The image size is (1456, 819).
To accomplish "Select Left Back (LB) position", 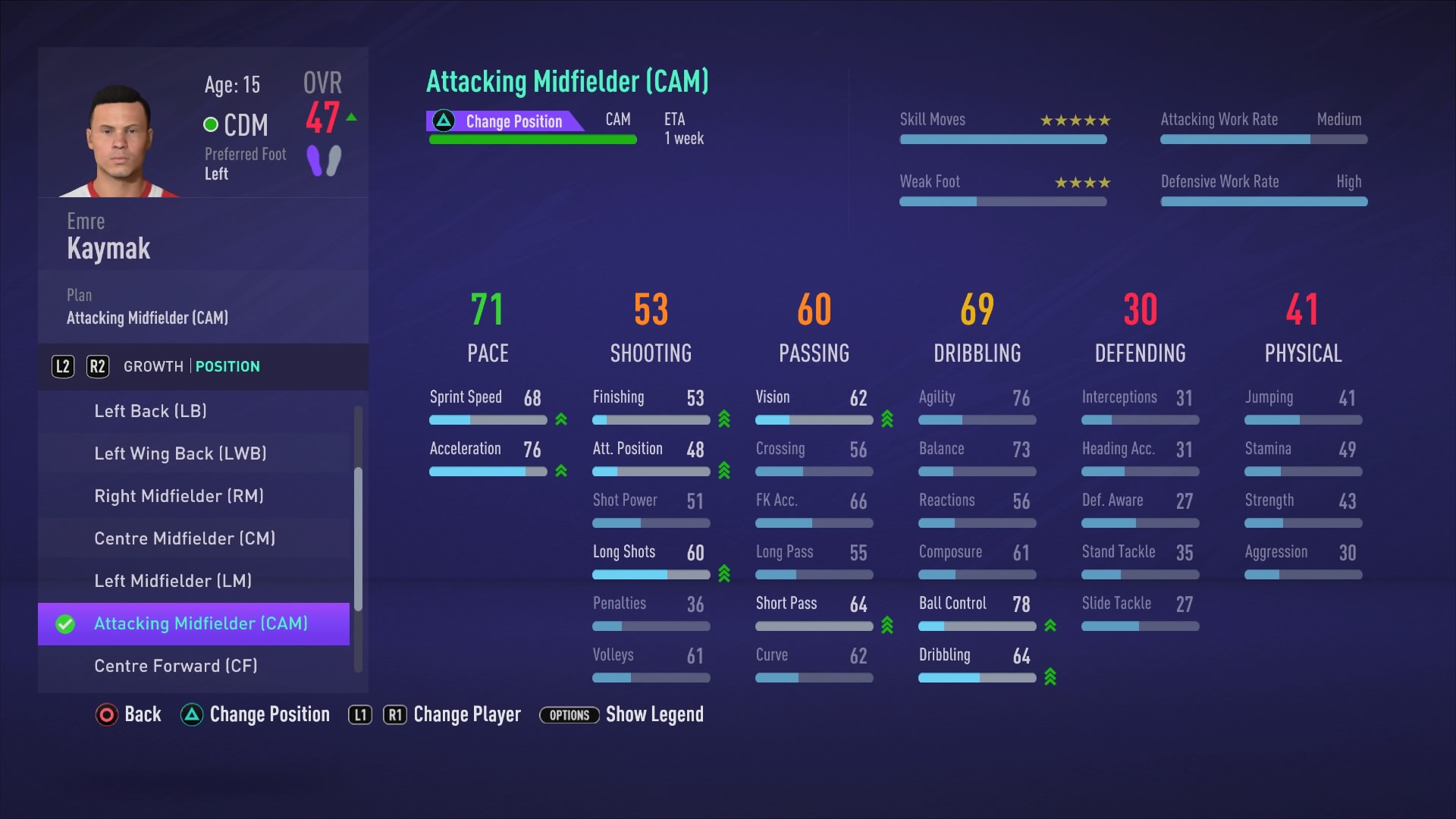I will (x=150, y=411).
